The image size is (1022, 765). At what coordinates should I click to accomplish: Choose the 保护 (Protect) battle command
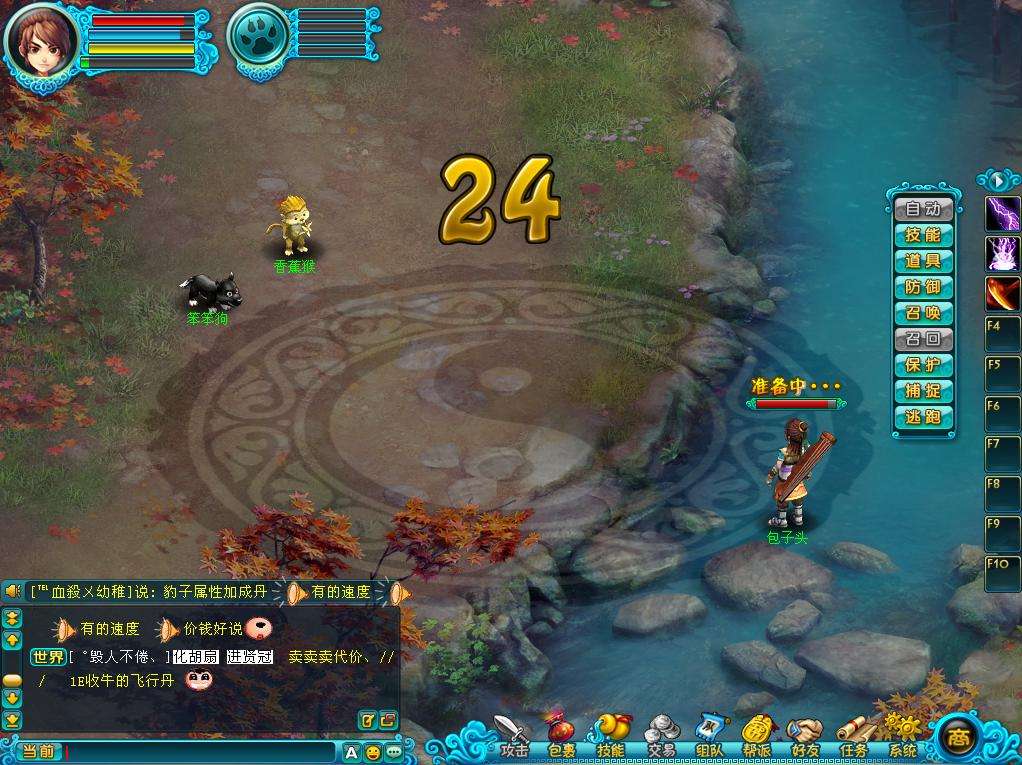[x=922, y=365]
